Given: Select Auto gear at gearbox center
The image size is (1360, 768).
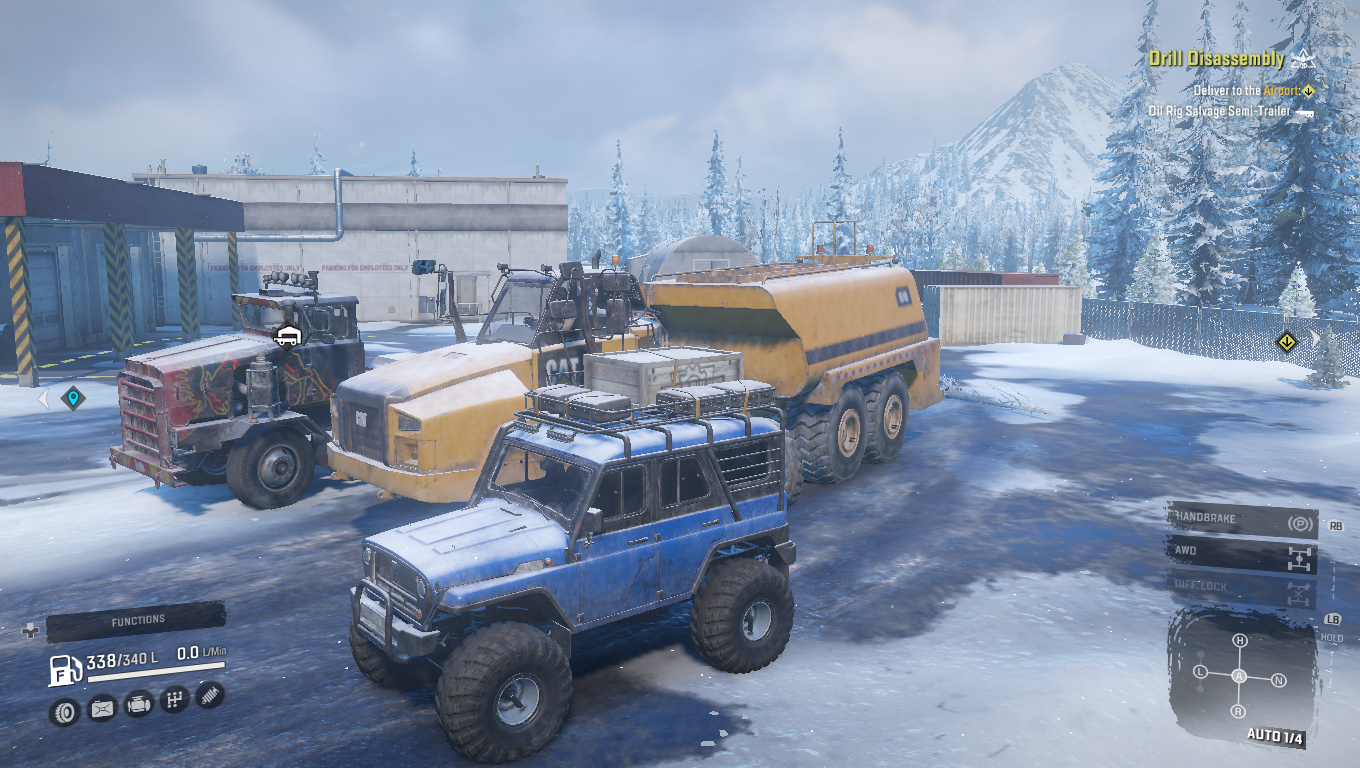Looking at the screenshot, I should tap(1239, 676).
